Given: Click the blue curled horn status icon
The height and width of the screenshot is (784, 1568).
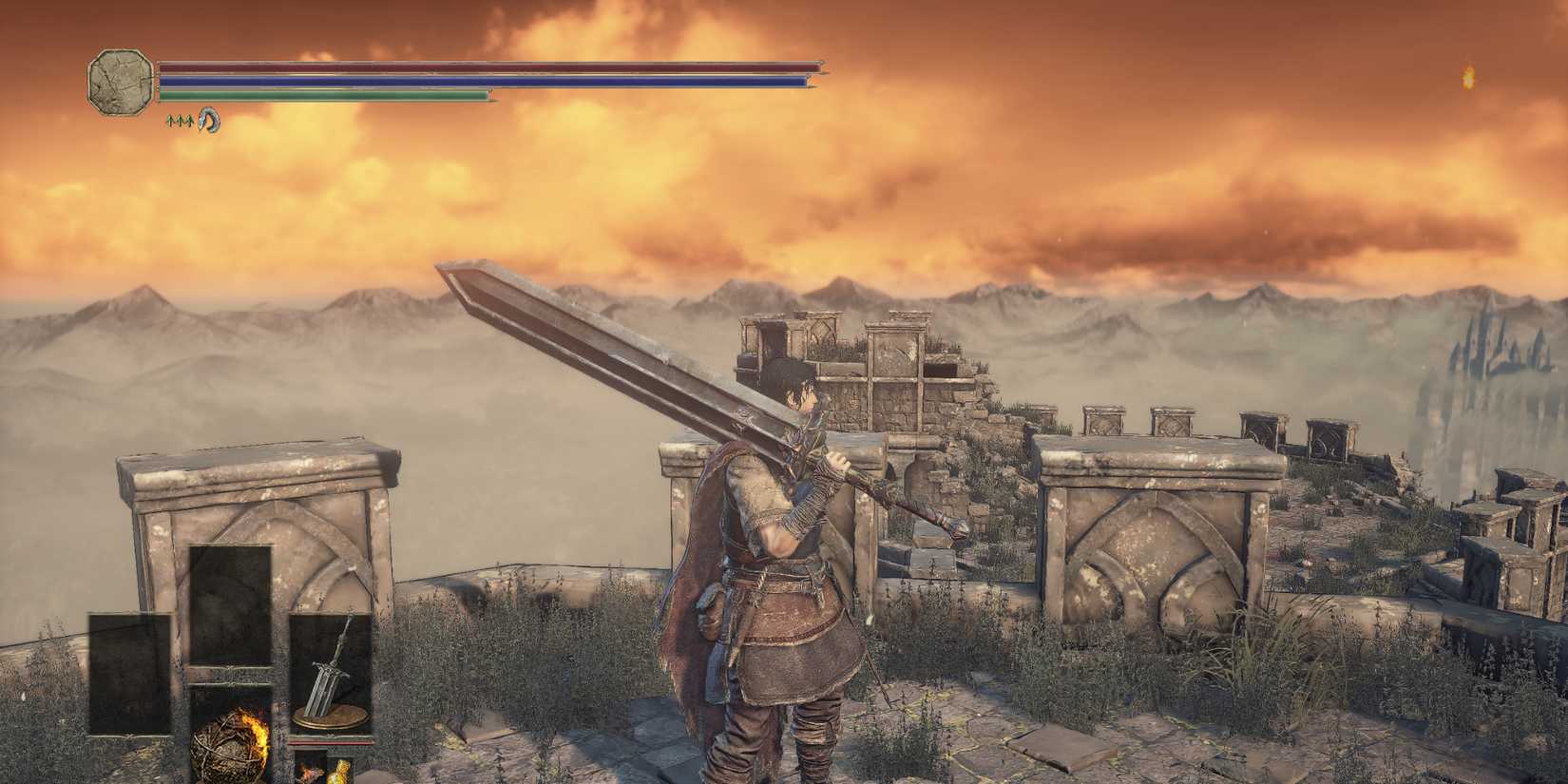Looking at the screenshot, I should pos(209,122).
